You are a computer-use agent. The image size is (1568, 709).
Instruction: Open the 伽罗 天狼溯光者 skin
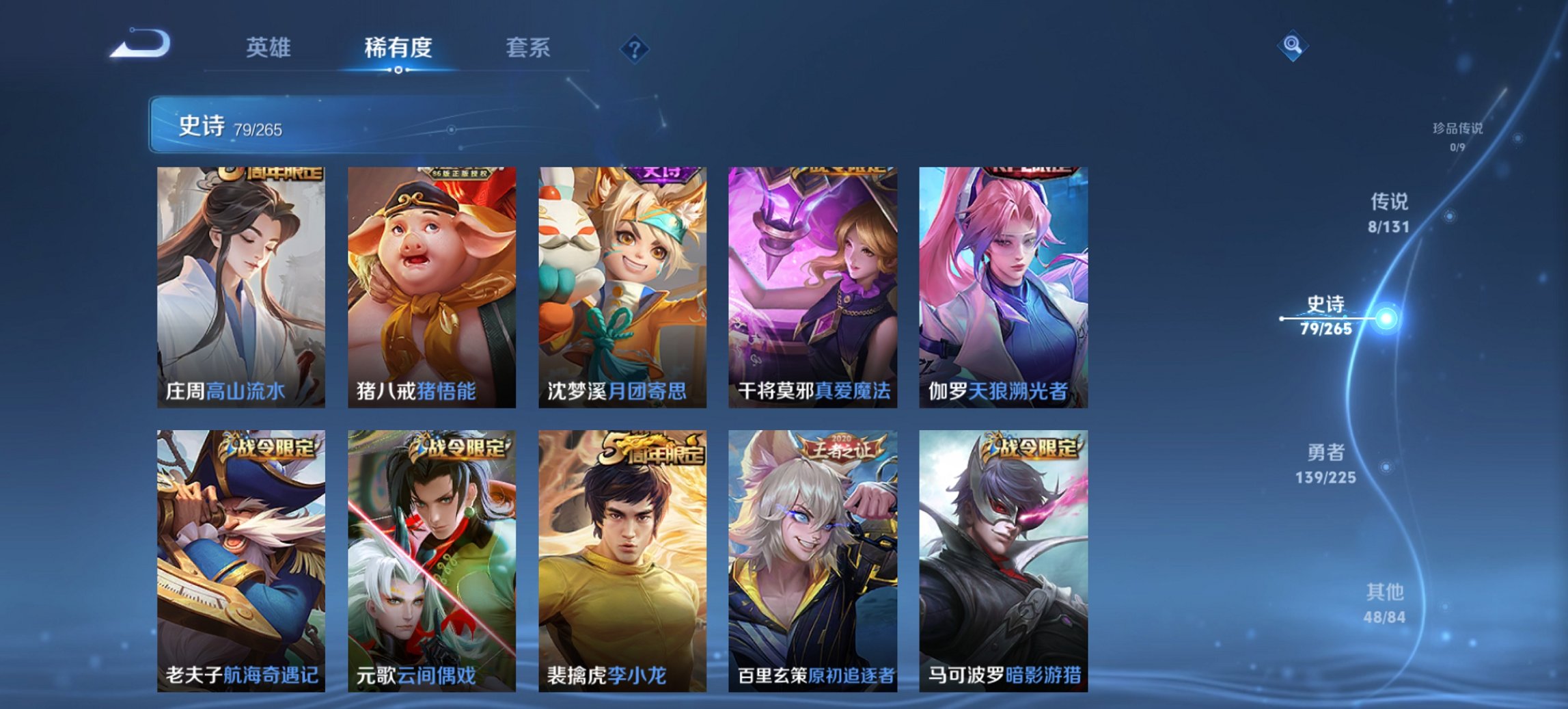coord(1004,287)
